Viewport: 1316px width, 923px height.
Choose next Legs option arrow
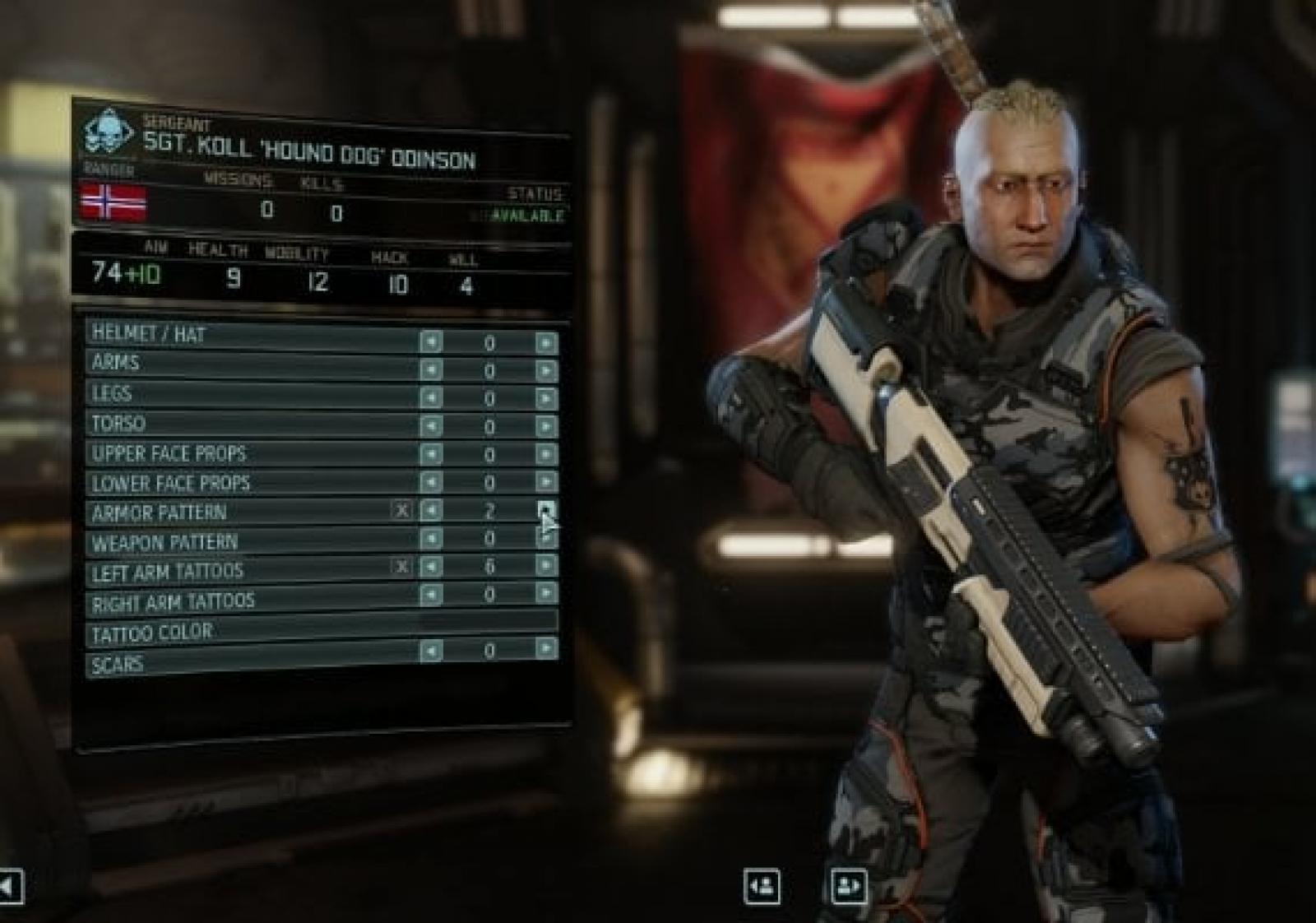pos(545,398)
